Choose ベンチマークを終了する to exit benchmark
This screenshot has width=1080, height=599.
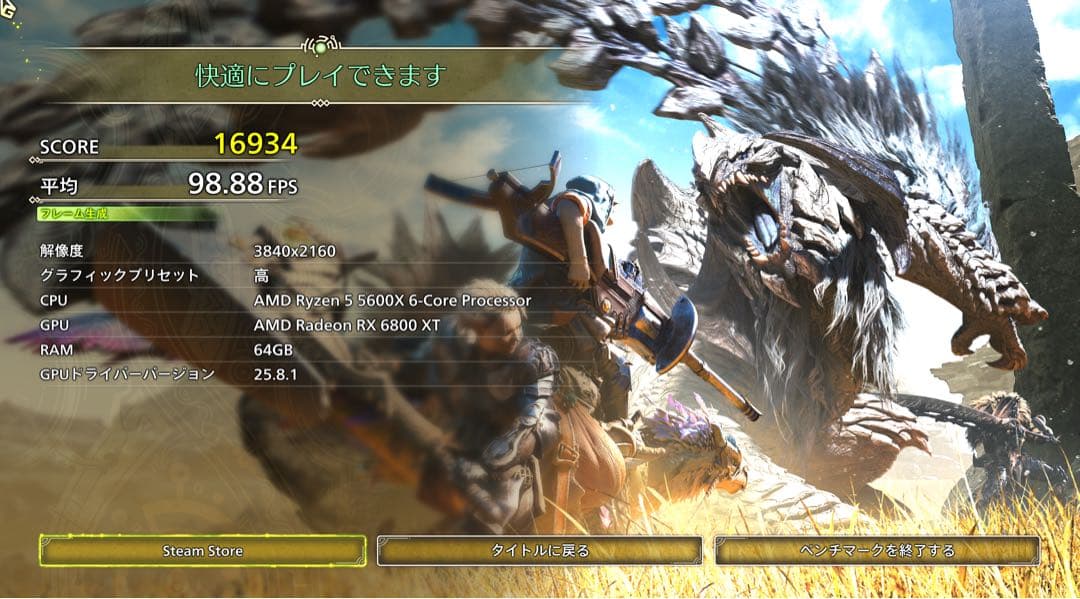point(877,550)
